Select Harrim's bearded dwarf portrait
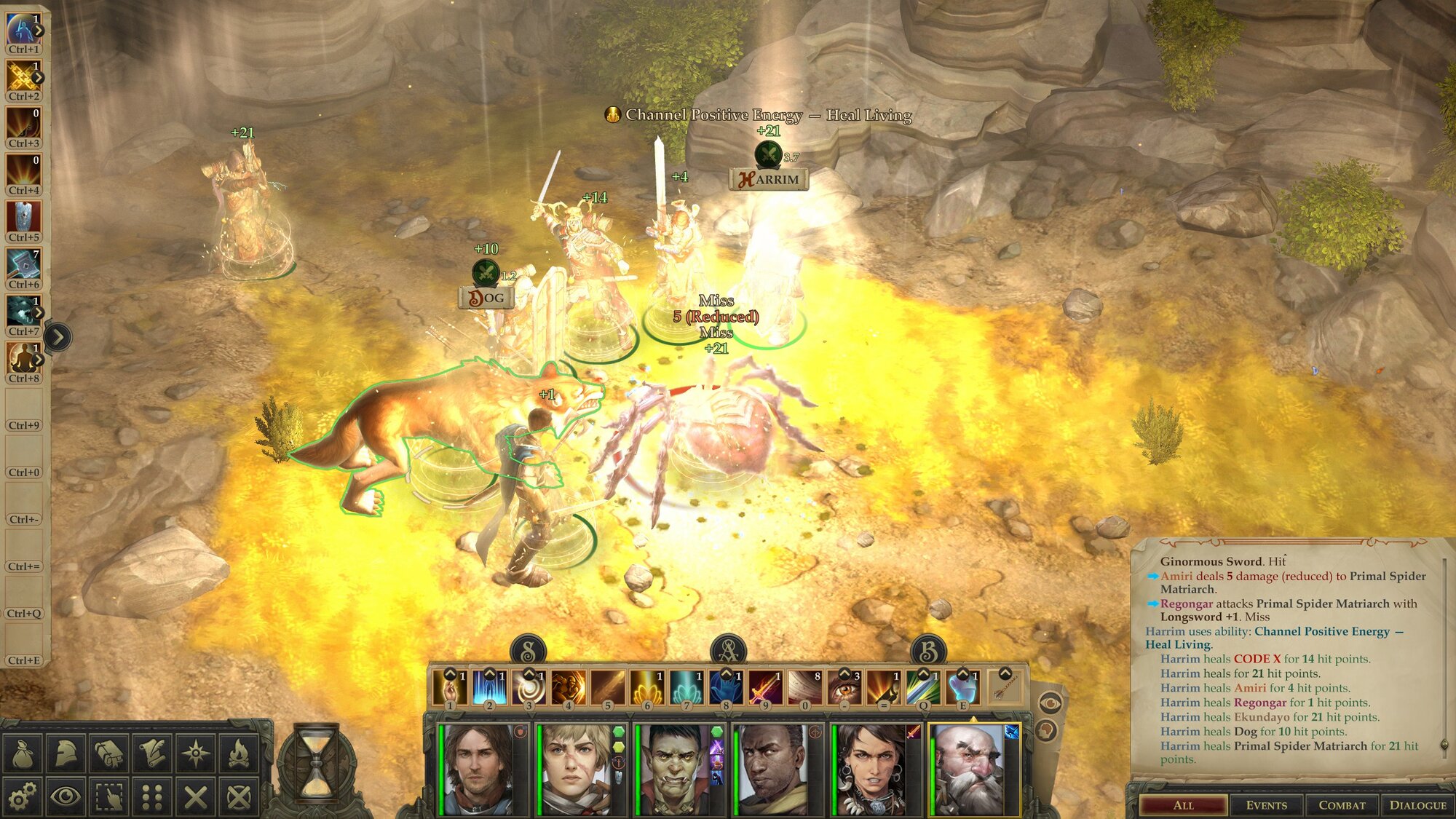 (x=972, y=769)
